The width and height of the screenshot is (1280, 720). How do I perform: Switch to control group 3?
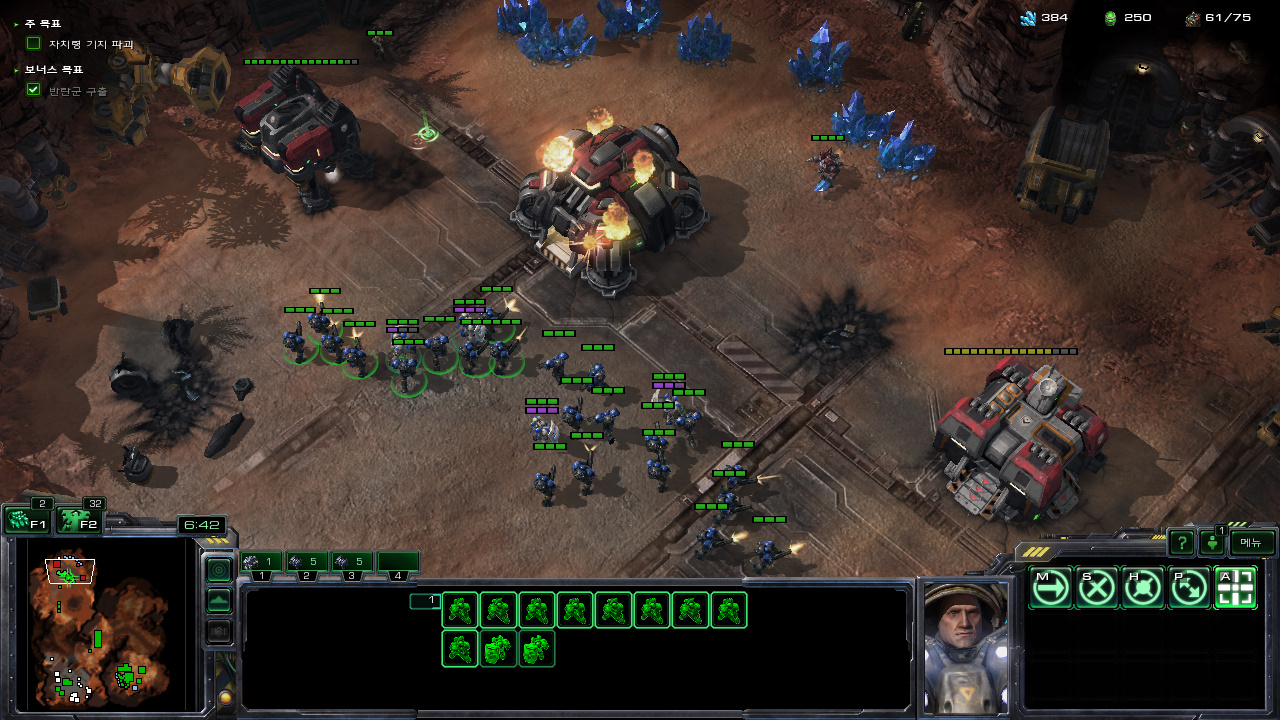pyautogui.click(x=352, y=563)
